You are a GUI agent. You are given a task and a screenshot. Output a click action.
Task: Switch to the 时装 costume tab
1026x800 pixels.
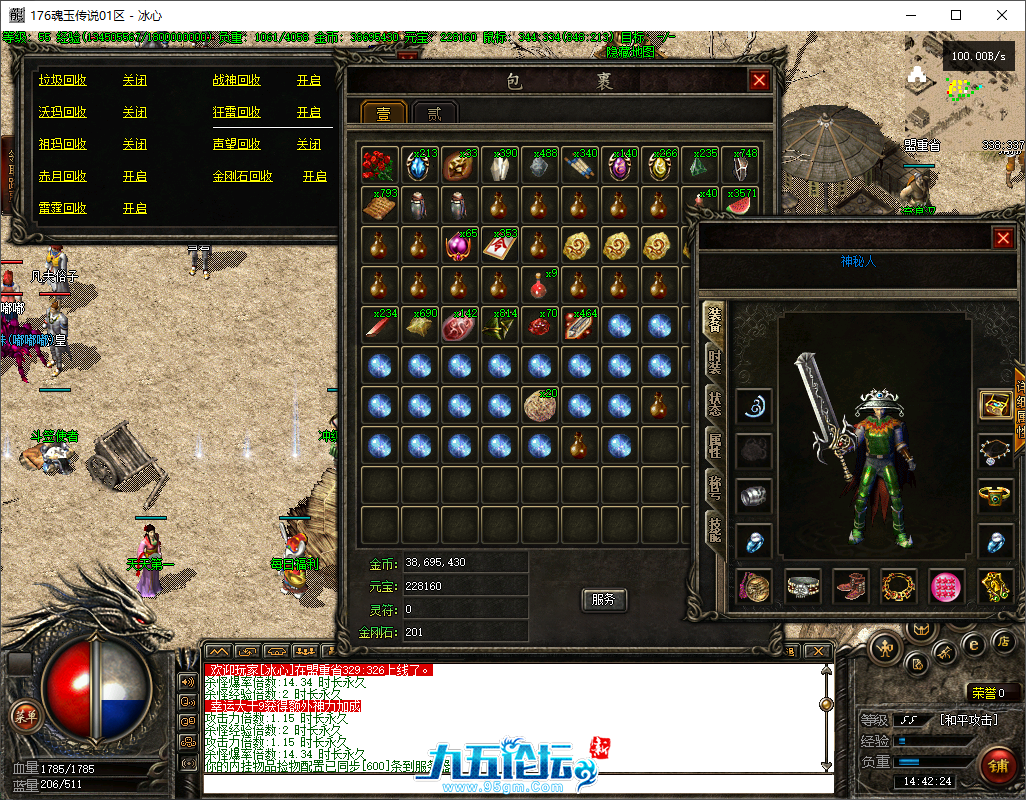[714, 362]
